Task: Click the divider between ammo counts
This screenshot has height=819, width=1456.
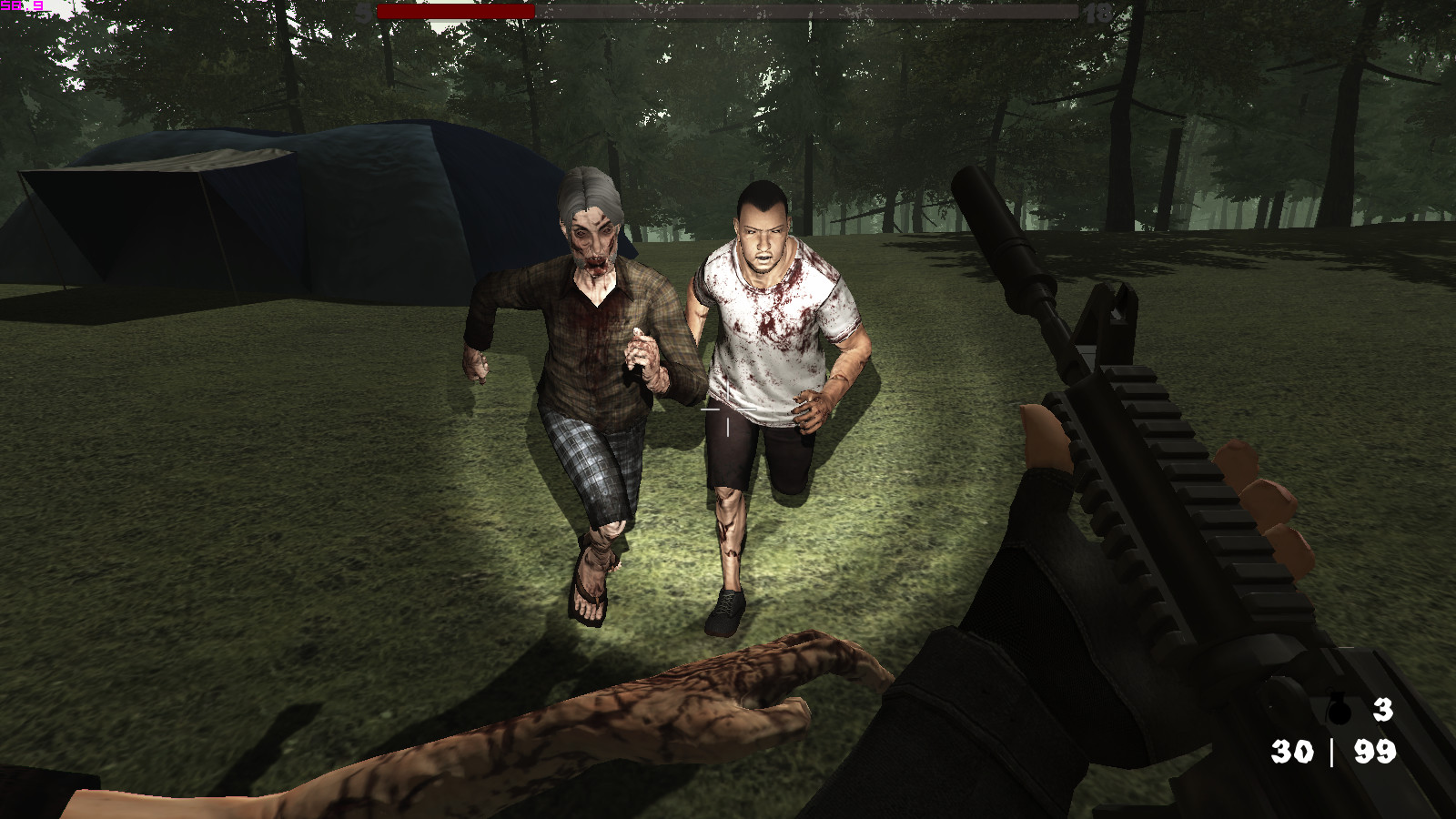Action: pos(1332,753)
